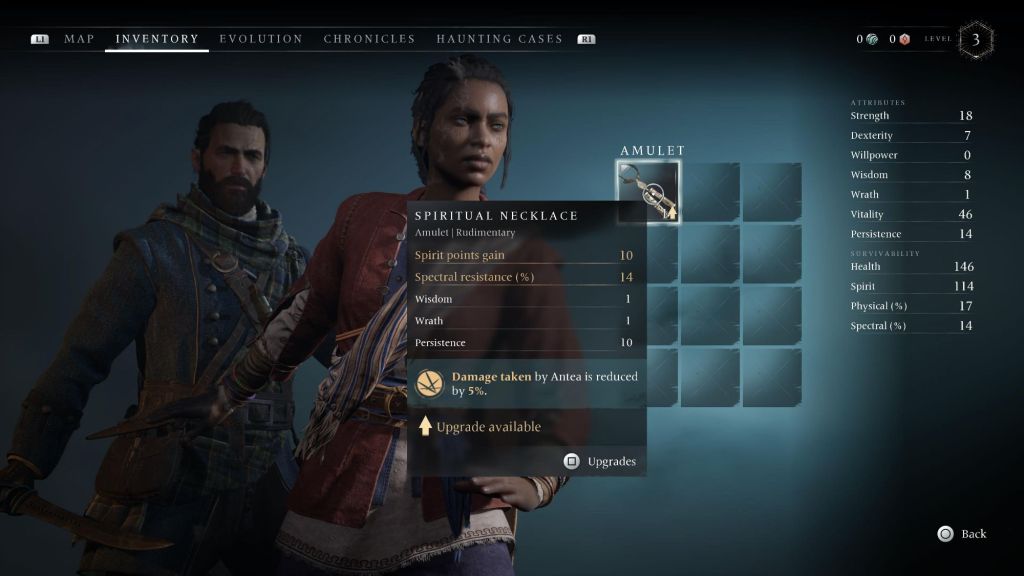
Task: Switch to the Map tab
Action: tap(79, 39)
